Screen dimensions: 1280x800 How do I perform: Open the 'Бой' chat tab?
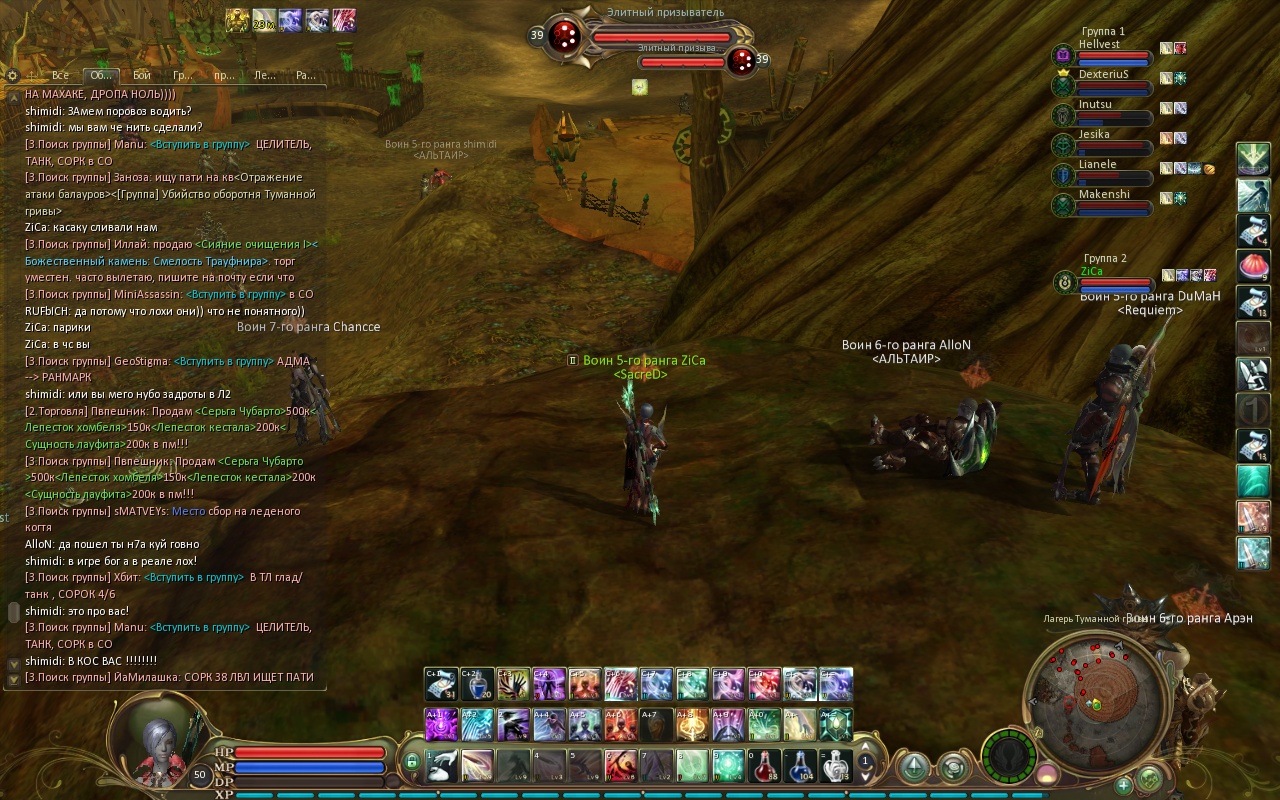(141, 75)
